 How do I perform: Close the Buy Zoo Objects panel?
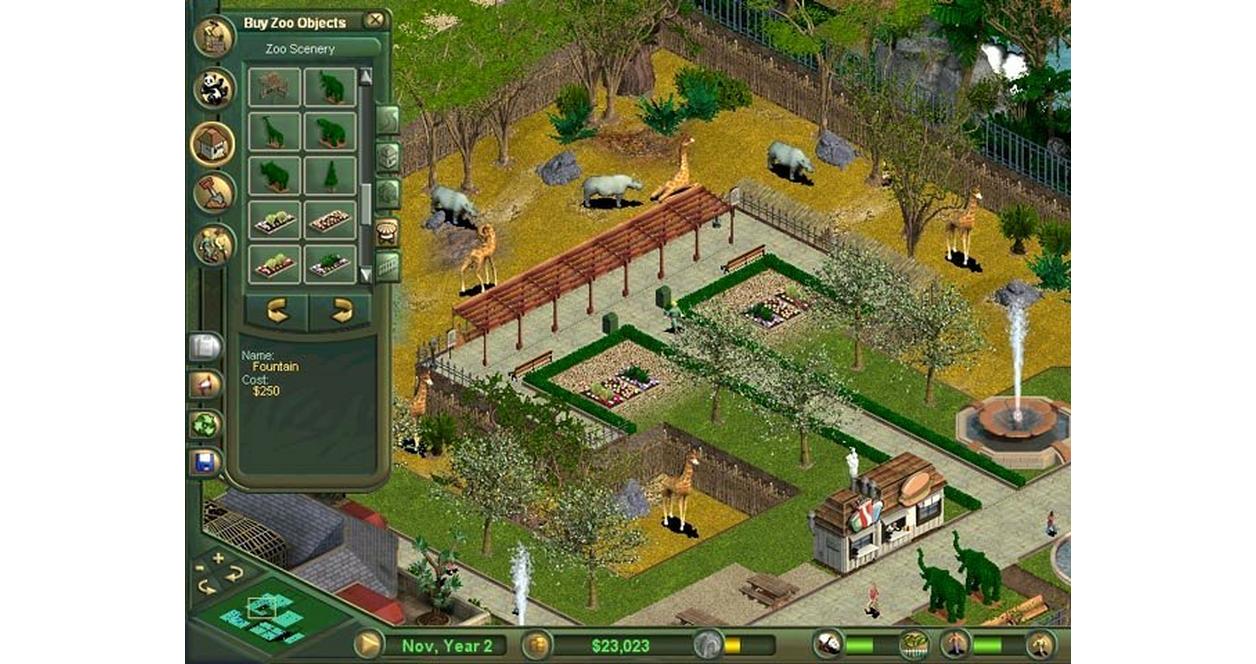(374, 20)
